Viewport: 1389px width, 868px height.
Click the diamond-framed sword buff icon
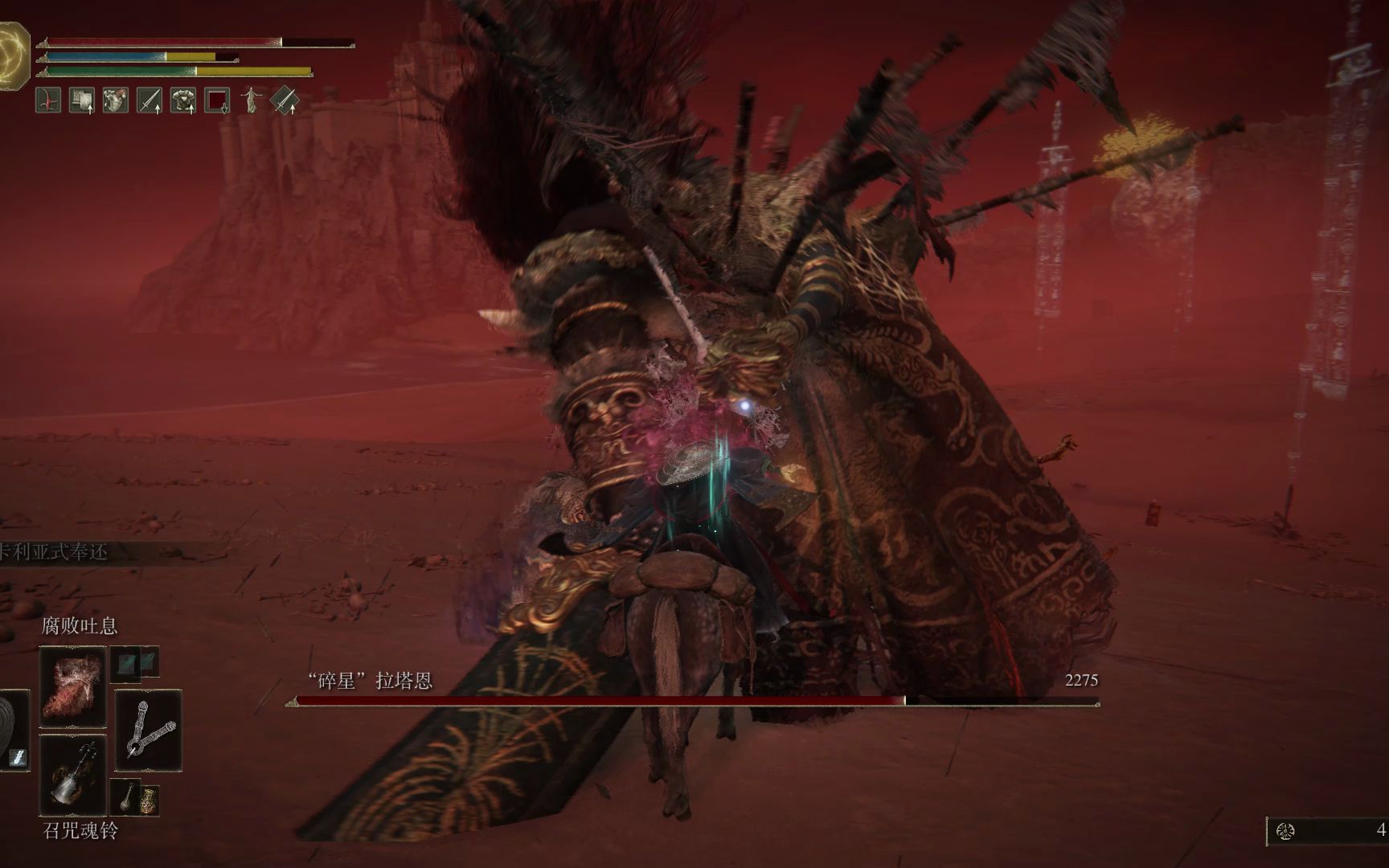(285, 100)
